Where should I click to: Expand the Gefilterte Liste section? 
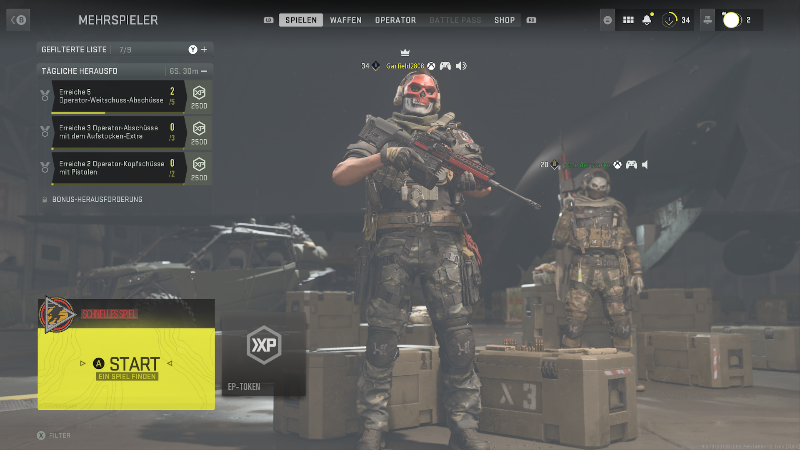point(204,49)
